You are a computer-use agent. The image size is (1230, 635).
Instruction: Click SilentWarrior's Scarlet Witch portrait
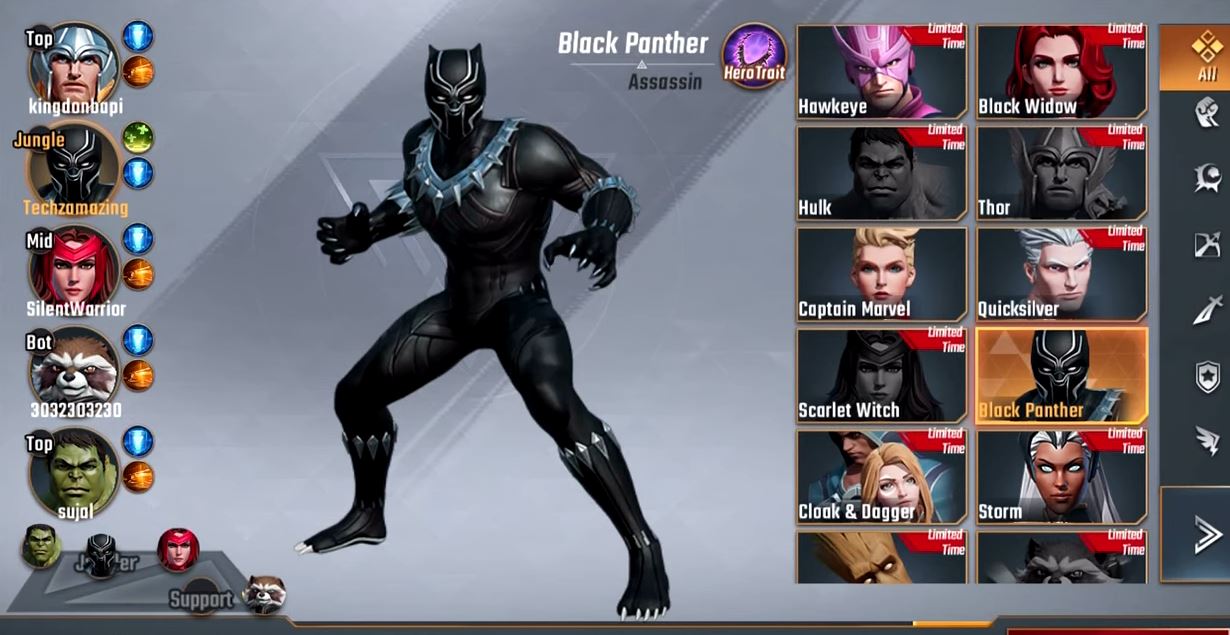tap(73, 267)
